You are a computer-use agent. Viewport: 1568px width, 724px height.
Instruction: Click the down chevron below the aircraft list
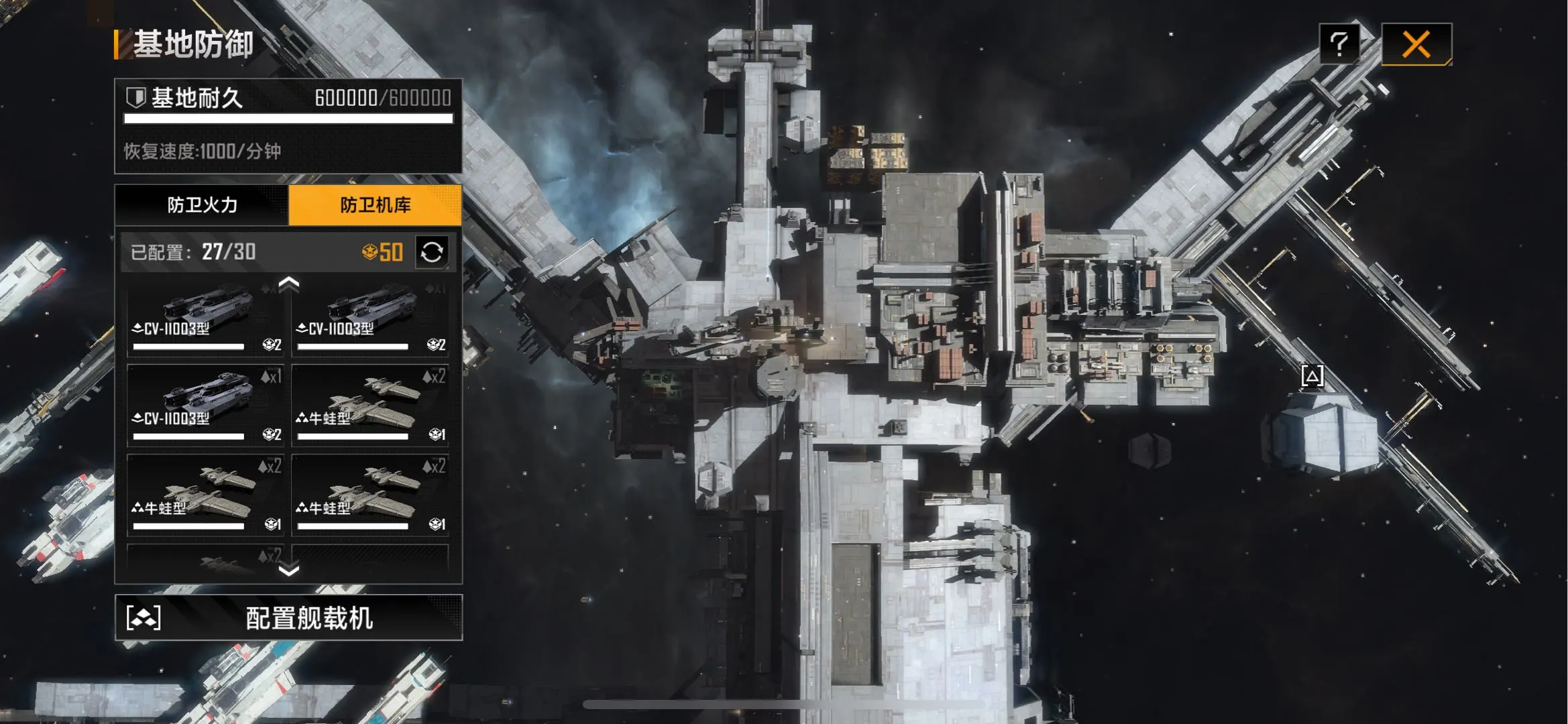coord(288,570)
